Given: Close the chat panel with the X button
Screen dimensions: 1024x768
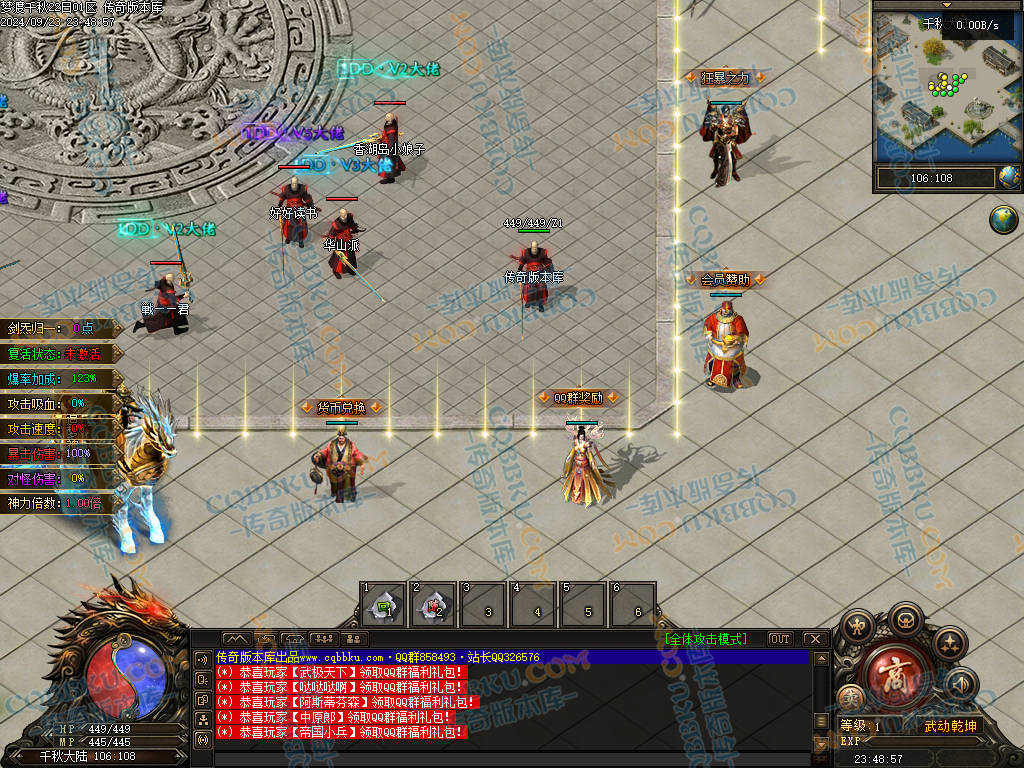Looking at the screenshot, I should (815, 639).
